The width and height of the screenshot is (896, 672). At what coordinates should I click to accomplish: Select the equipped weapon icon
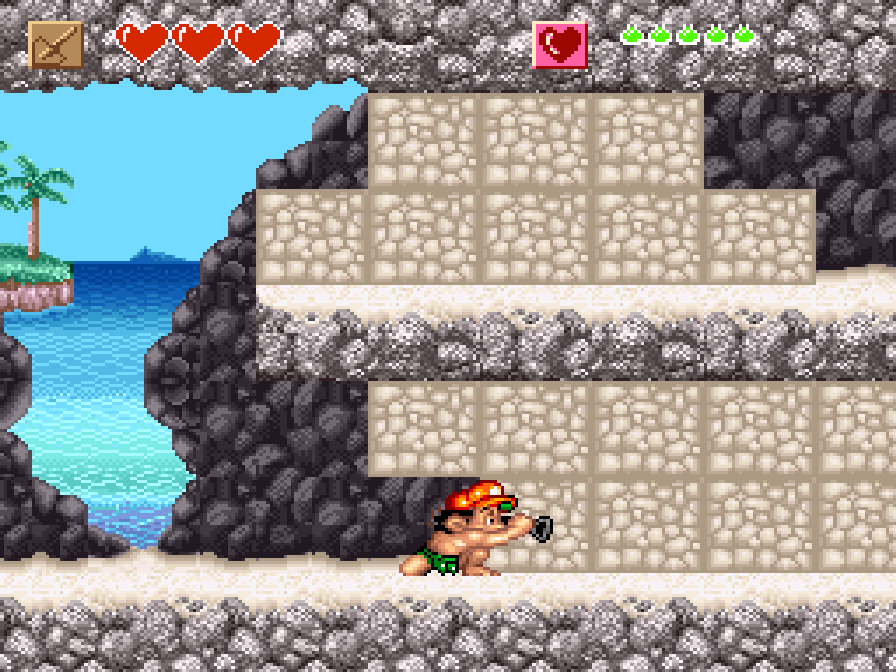(56, 45)
